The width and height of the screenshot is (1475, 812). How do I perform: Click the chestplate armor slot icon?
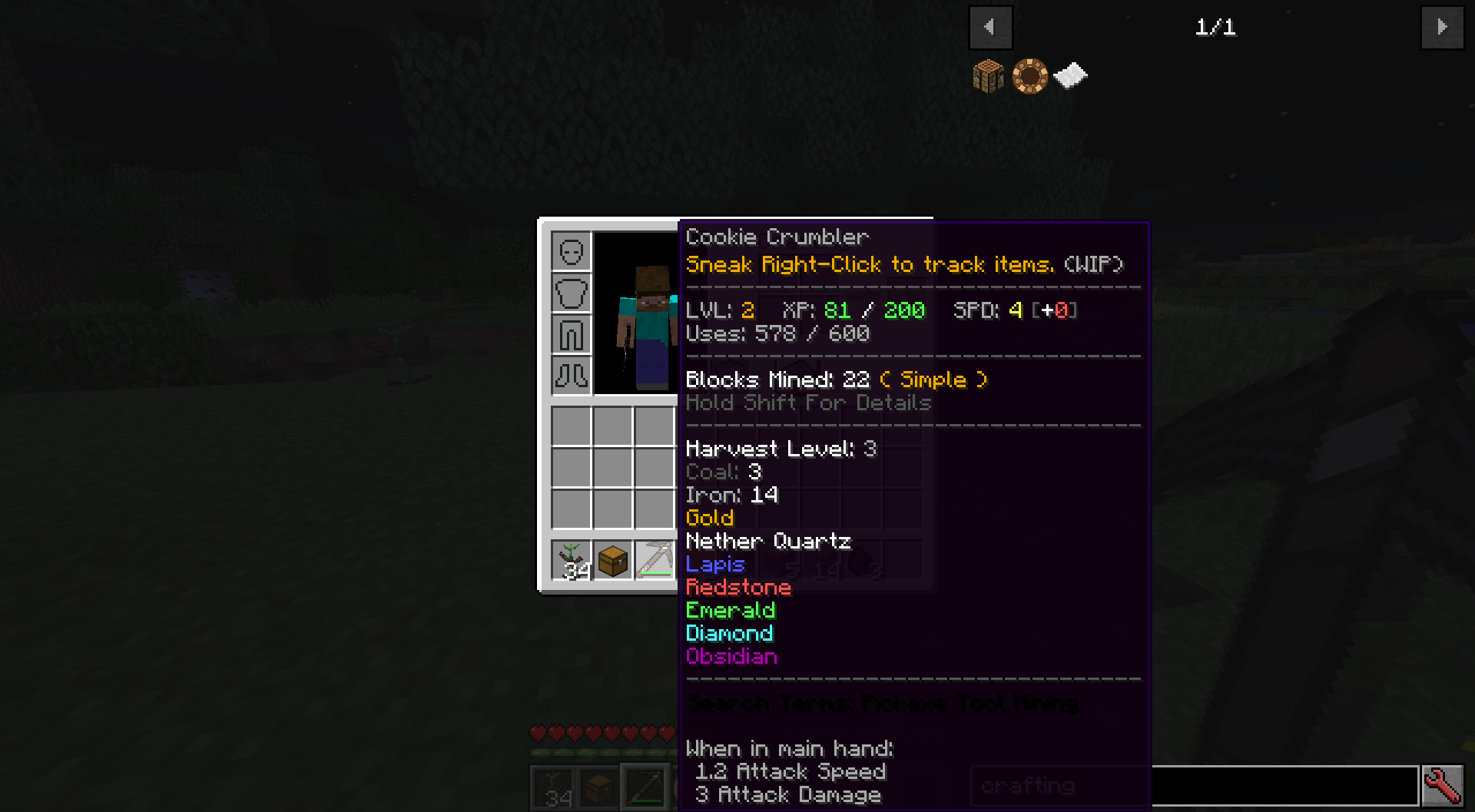tap(570, 293)
